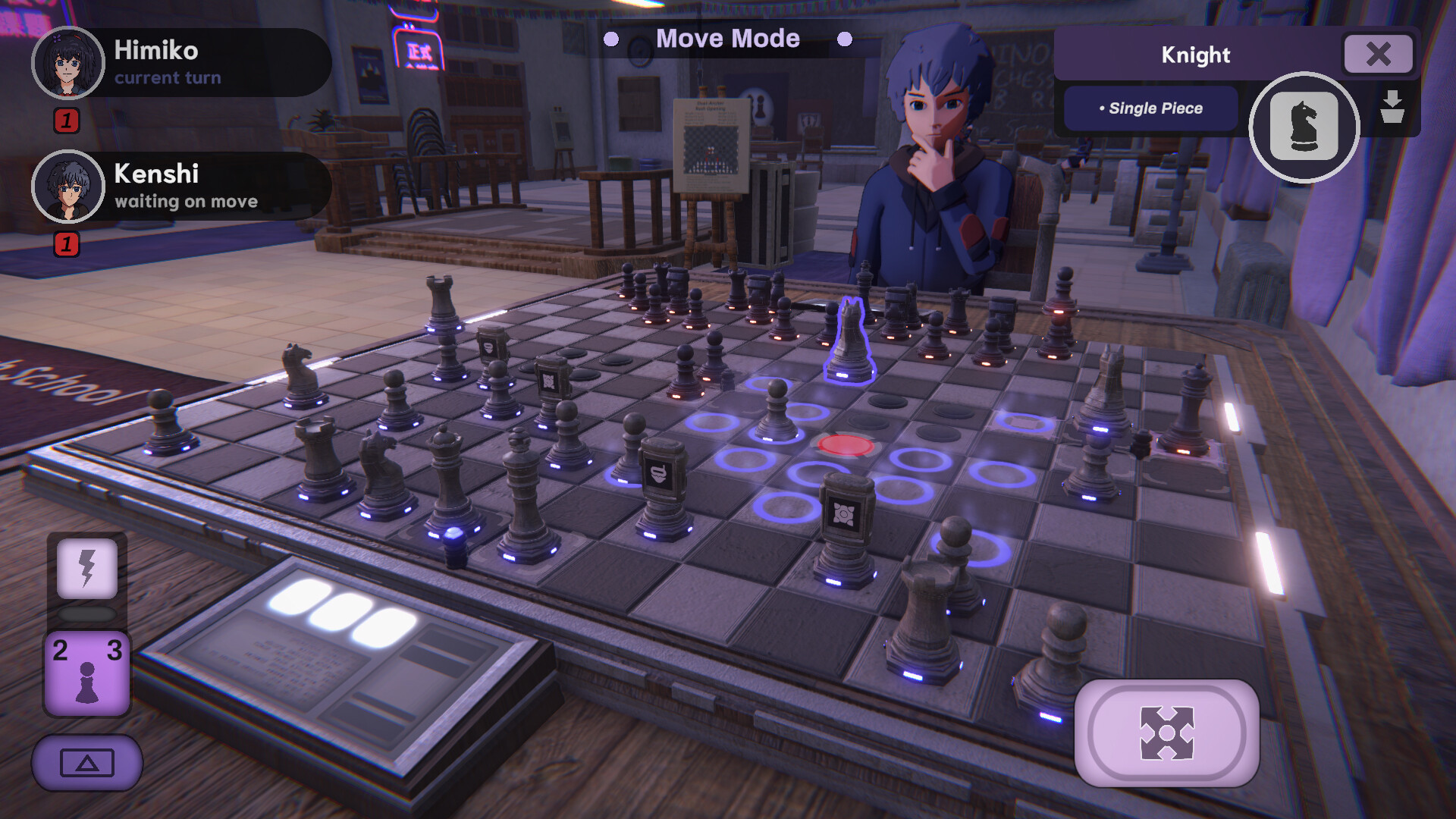Open the camera view button at bottom left
Image resolution: width=1456 pixels, height=819 pixels.
pos(86,763)
